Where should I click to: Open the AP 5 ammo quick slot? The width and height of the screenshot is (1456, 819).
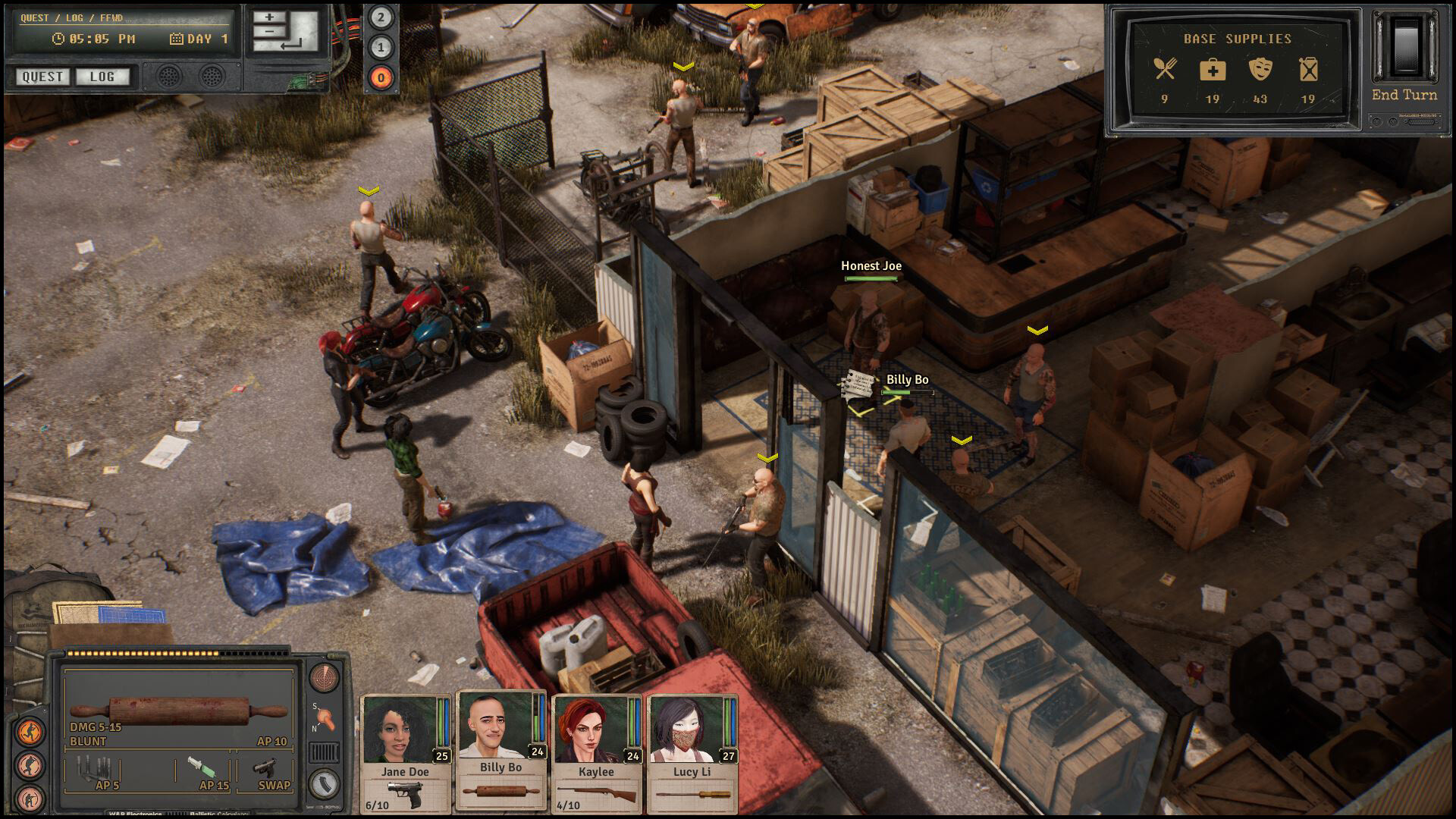pyautogui.click(x=95, y=770)
